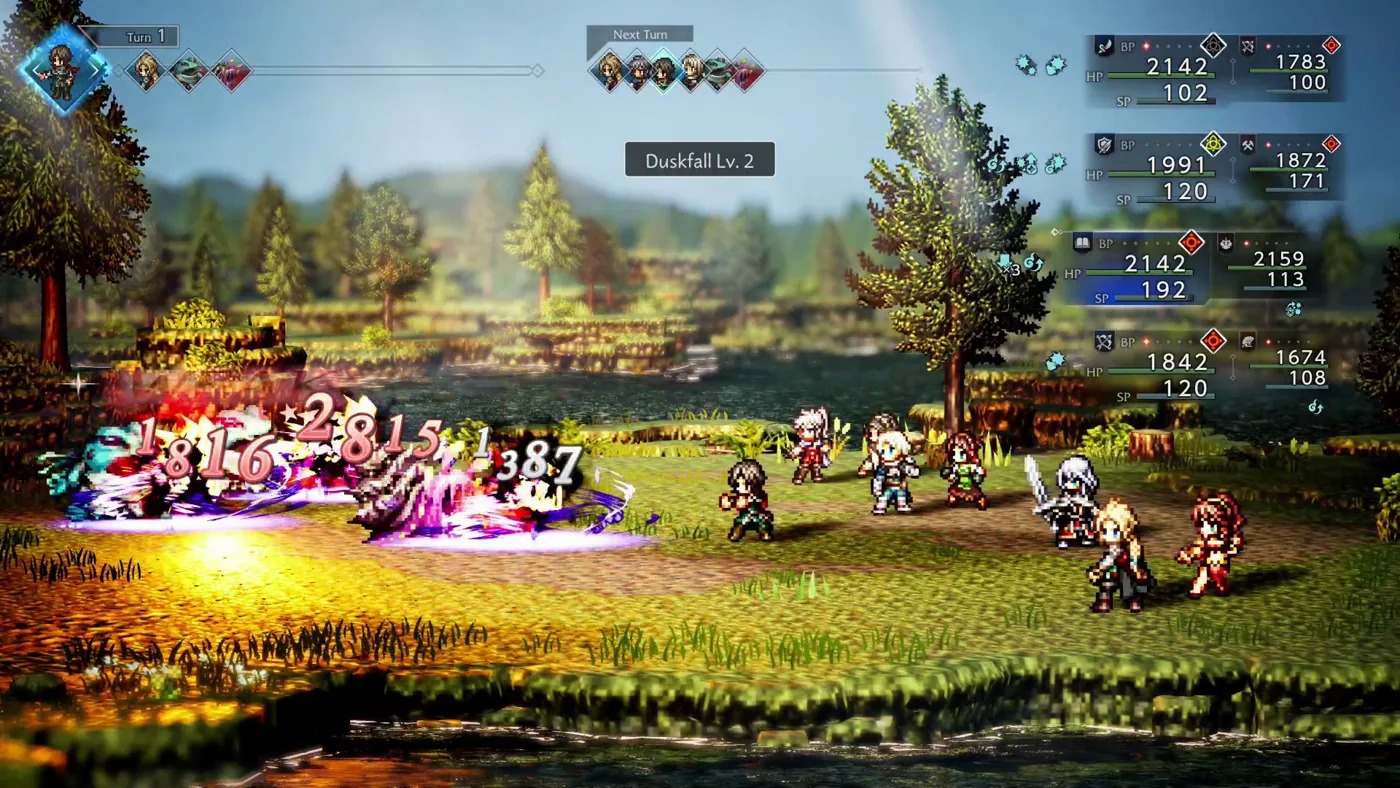Select the blonde character in the Turn 1 order

[146, 71]
